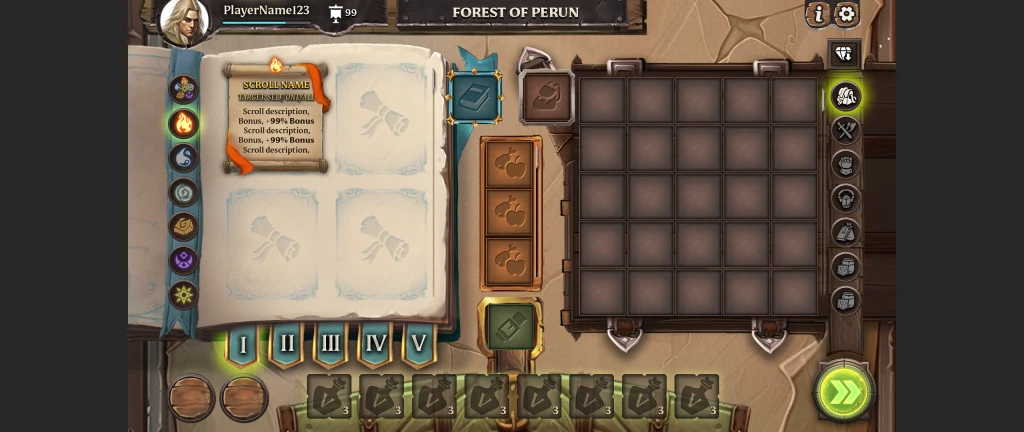
Task: Open spell tier V bookmark
Action: click(419, 345)
